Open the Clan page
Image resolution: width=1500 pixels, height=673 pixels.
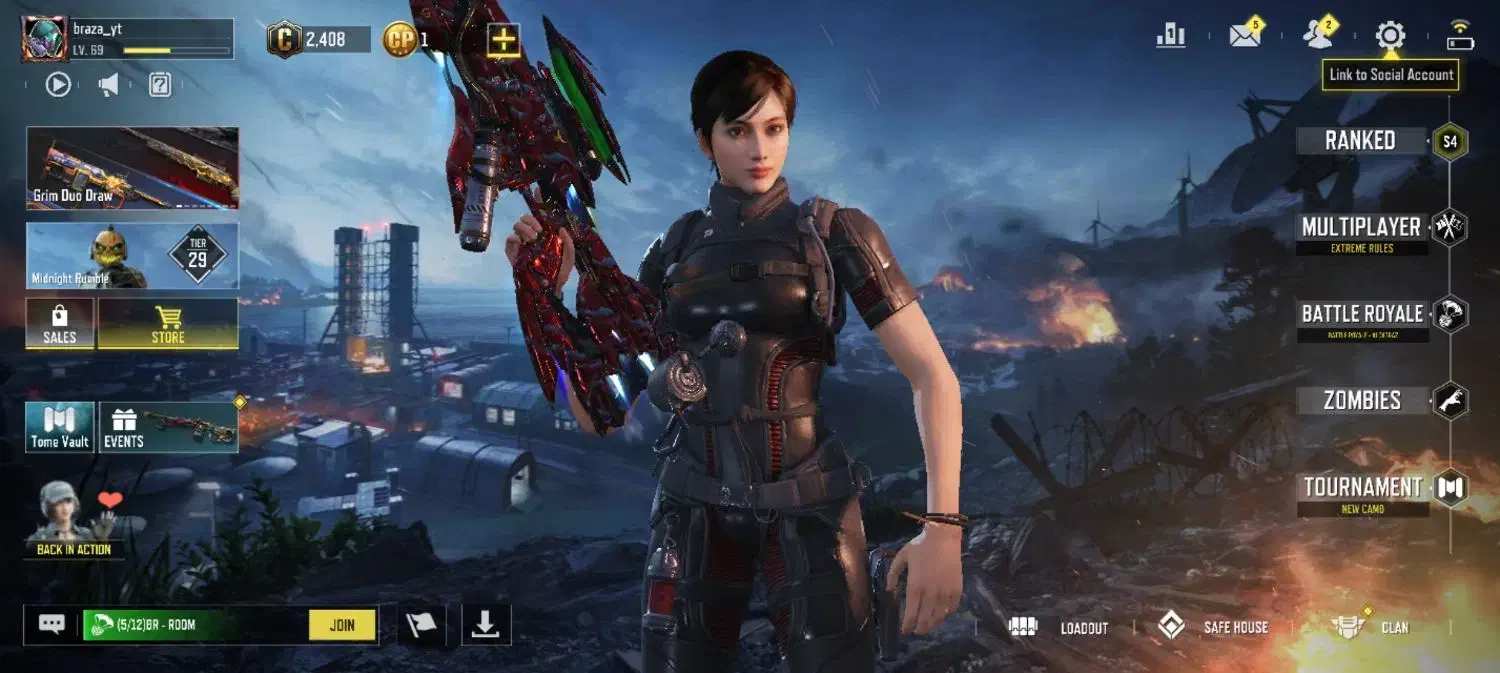[1372, 627]
